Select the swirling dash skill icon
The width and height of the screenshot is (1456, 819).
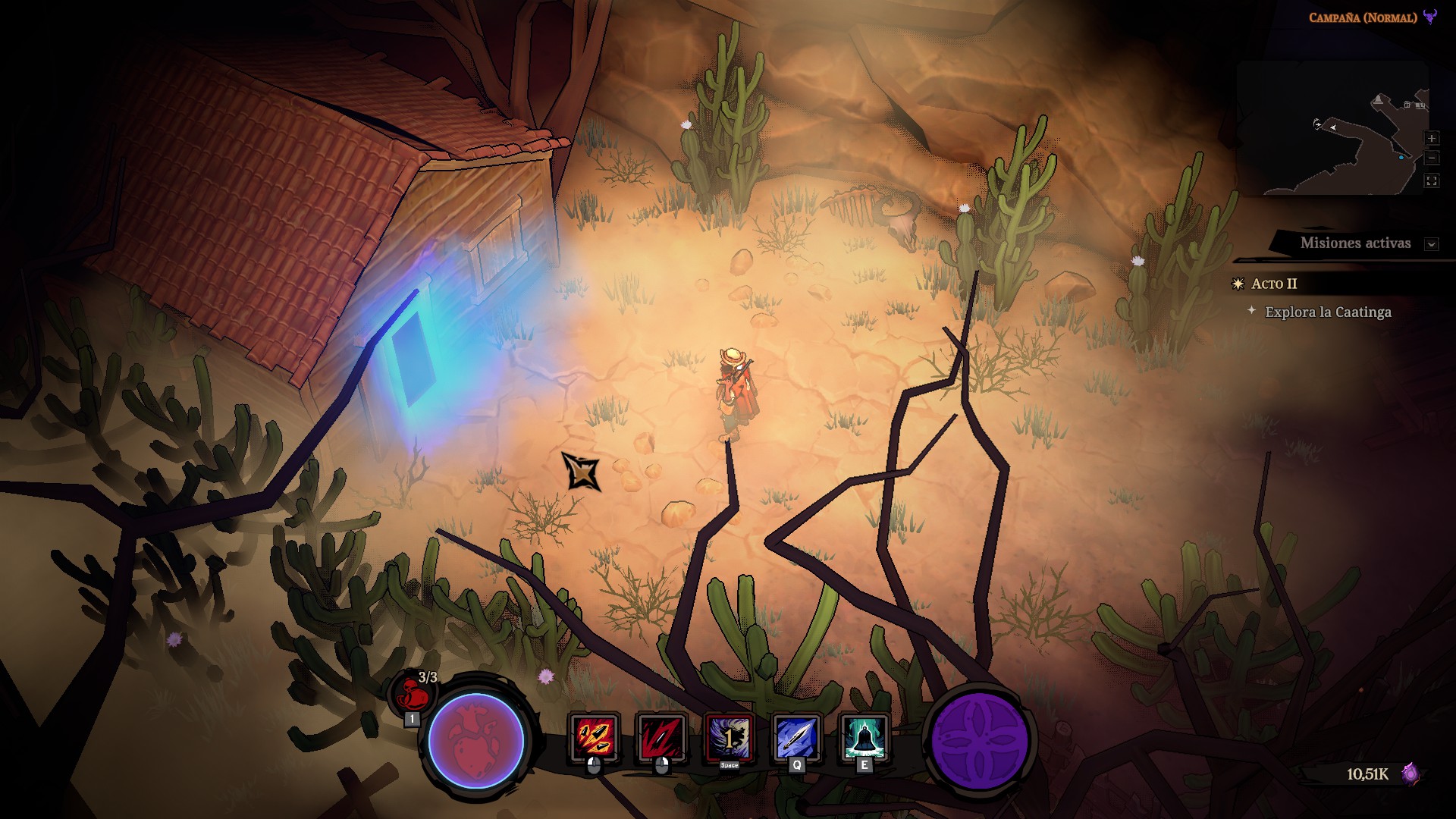pyautogui.click(x=729, y=737)
